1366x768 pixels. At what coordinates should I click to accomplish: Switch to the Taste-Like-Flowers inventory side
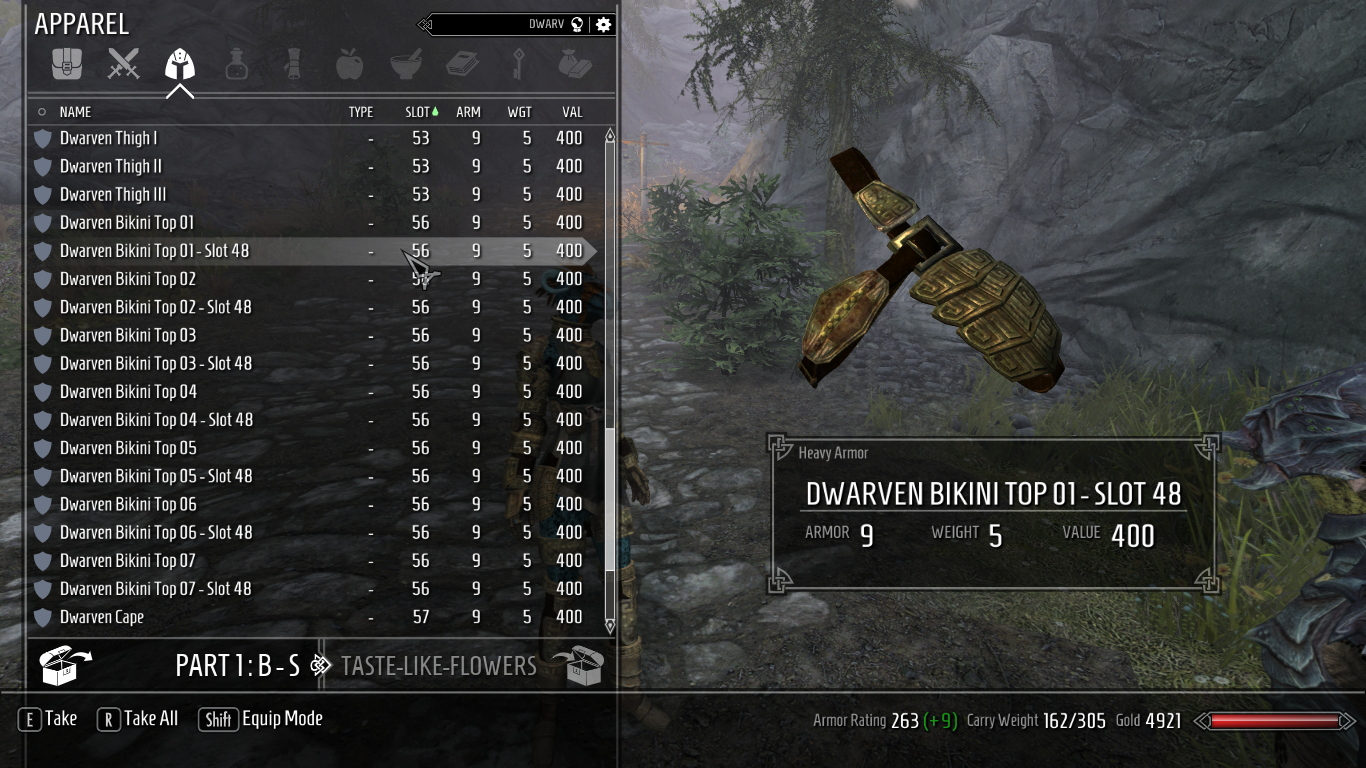tap(439, 666)
